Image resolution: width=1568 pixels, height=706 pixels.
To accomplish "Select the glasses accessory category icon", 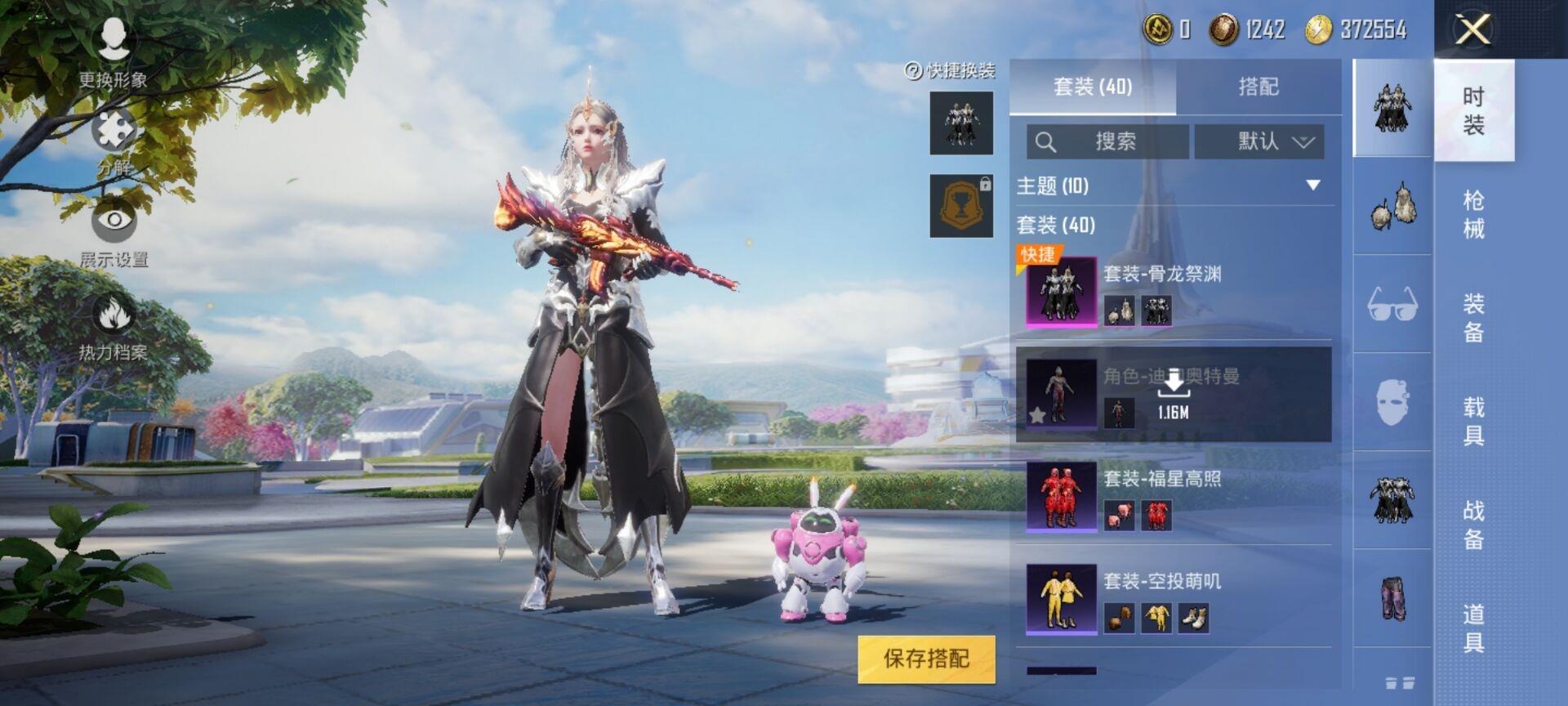I will [x=1392, y=304].
